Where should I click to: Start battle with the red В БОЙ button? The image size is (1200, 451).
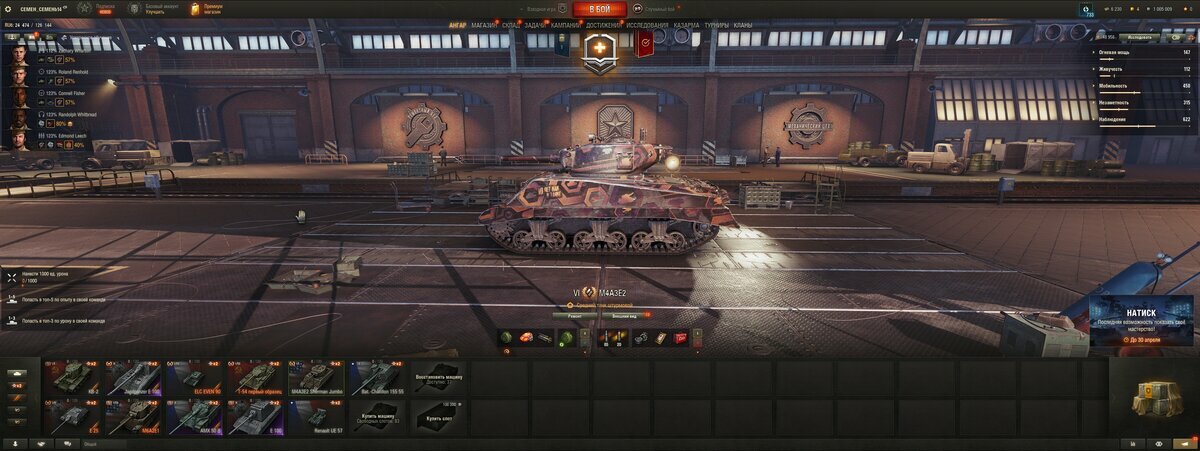tap(599, 9)
